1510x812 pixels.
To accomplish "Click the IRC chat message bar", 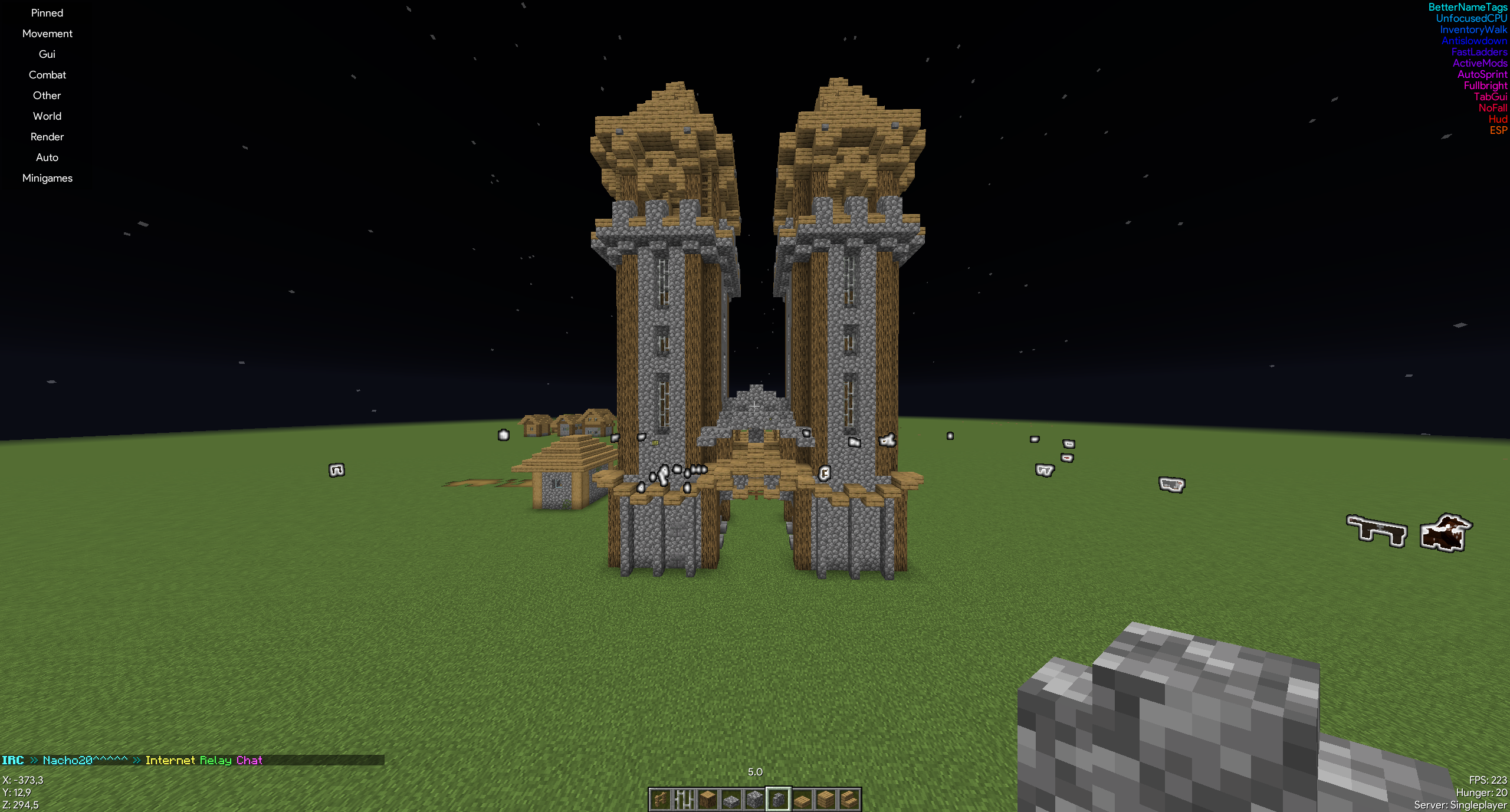I will (192, 760).
